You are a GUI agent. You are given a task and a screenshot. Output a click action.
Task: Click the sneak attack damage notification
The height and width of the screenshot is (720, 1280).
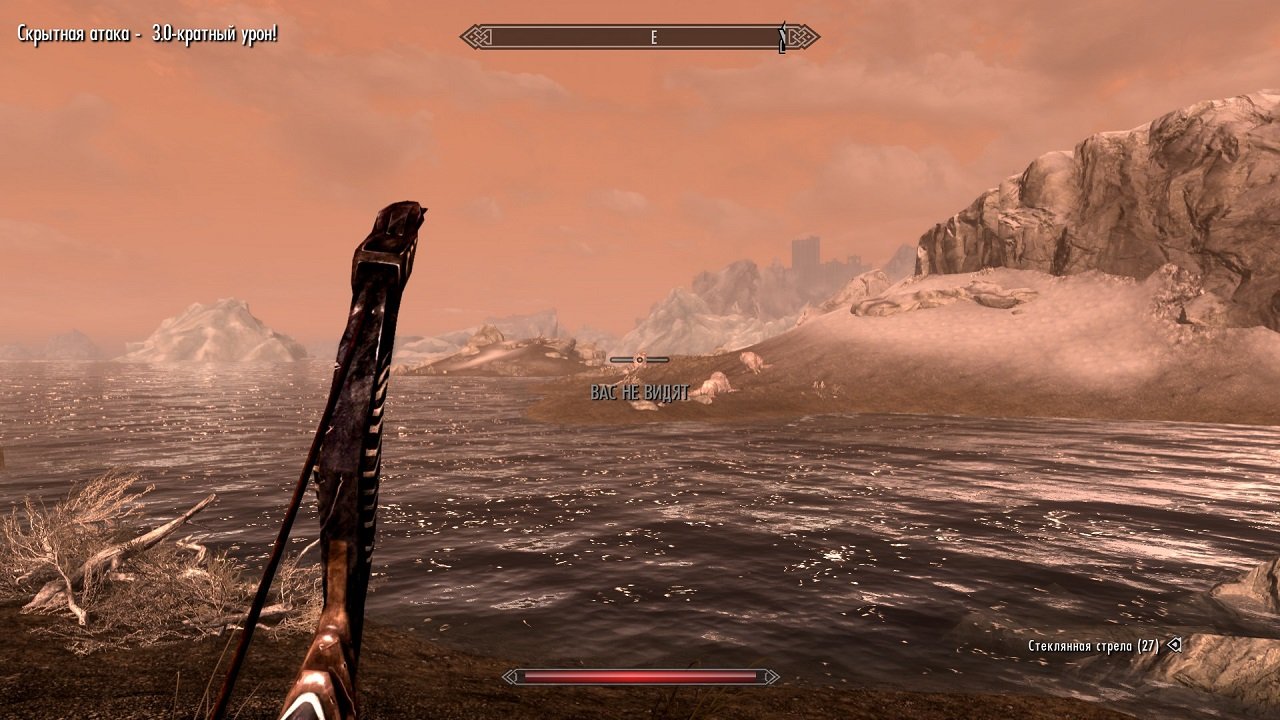point(148,33)
